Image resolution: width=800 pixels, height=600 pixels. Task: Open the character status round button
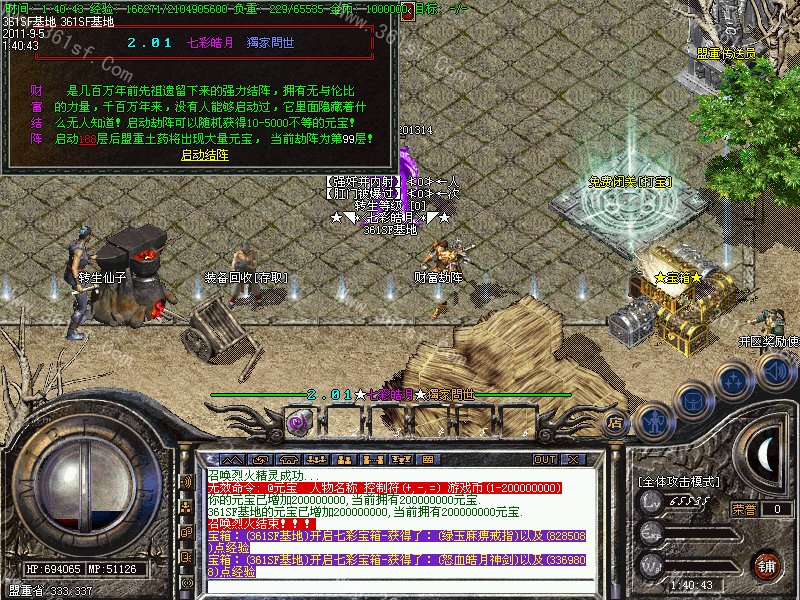[x=655, y=421]
